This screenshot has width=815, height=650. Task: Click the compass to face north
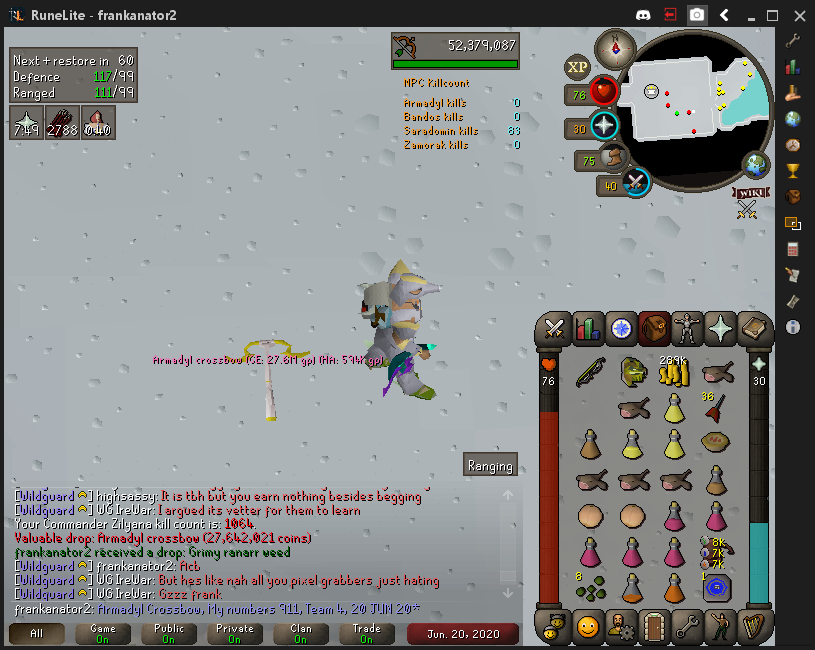pos(614,47)
